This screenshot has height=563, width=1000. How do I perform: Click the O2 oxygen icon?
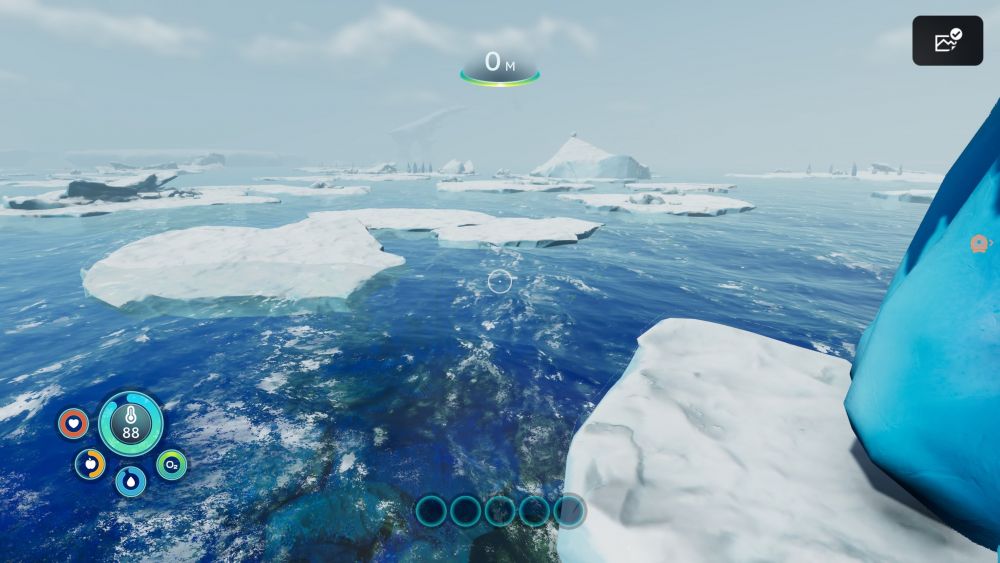171,464
